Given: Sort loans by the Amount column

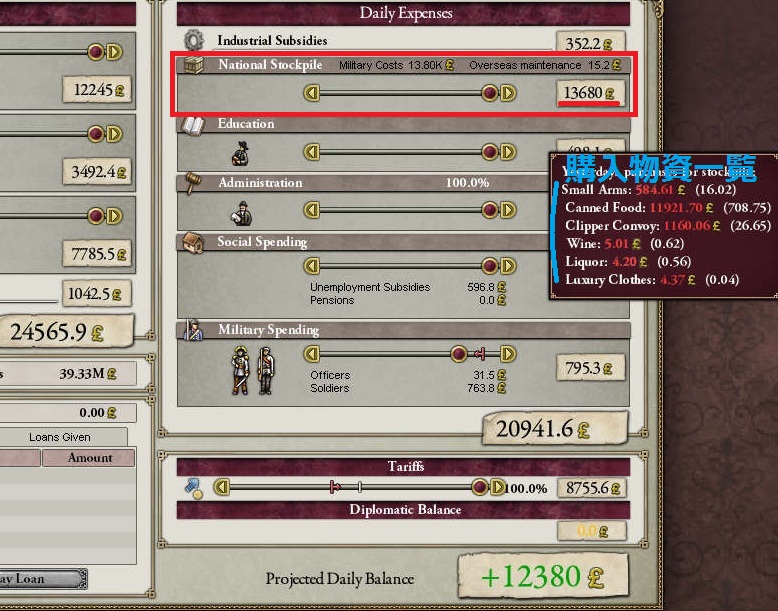Looking at the screenshot, I should [x=89, y=458].
